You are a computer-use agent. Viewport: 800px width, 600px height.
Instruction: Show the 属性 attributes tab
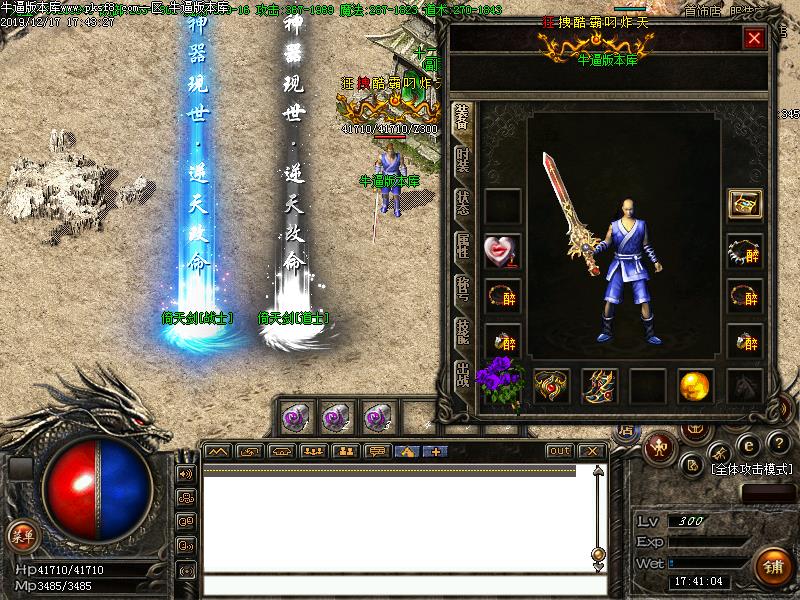point(462,246)
